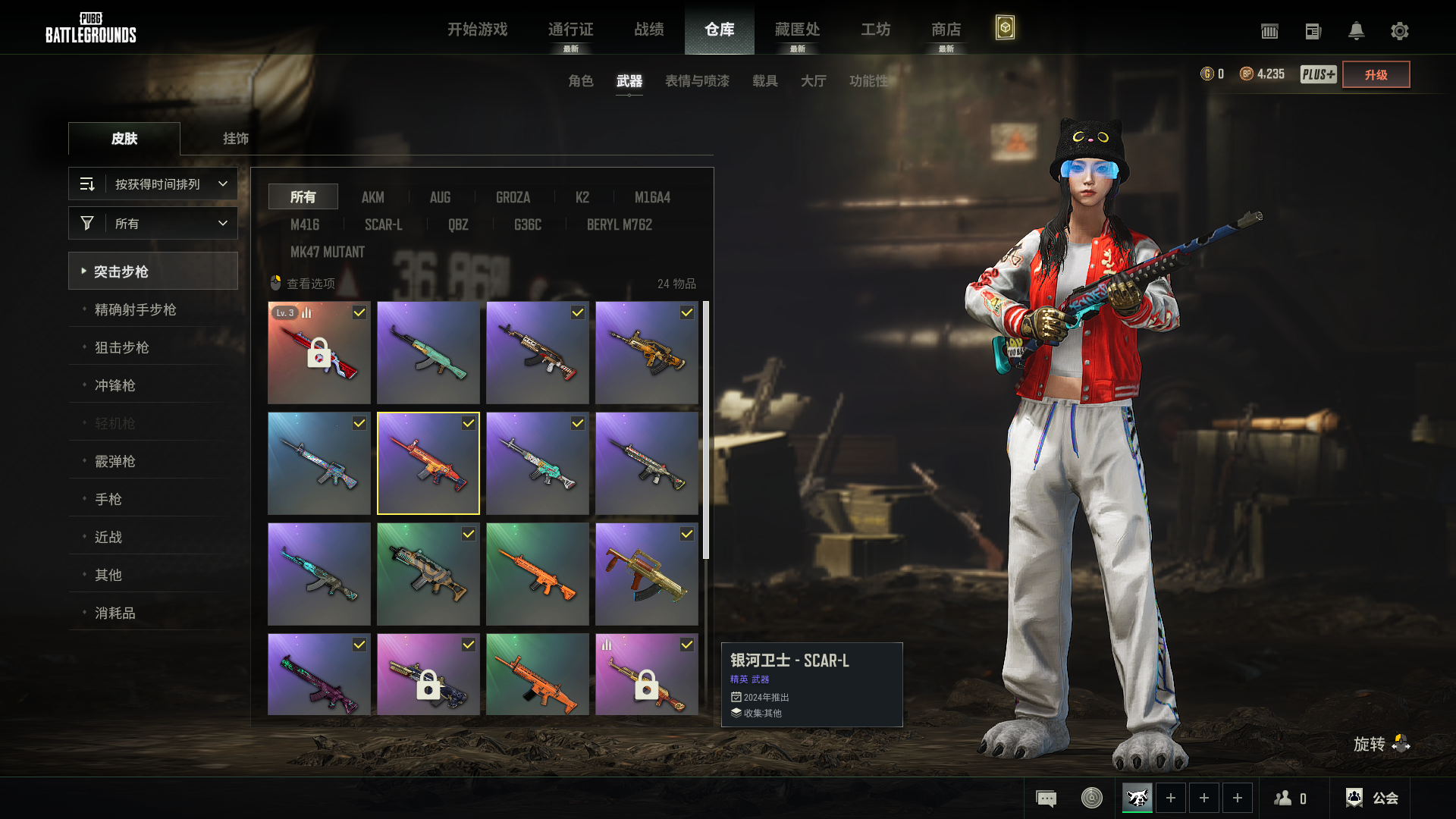
Task: Open the 公会 guild button
Action: point(1372,798)
